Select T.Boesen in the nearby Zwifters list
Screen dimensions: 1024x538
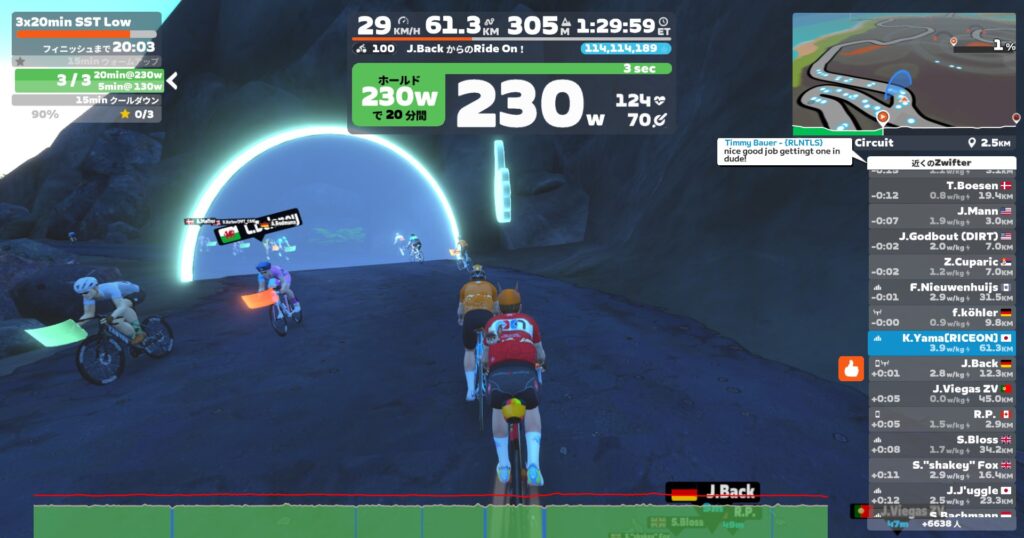coord(941,191)
